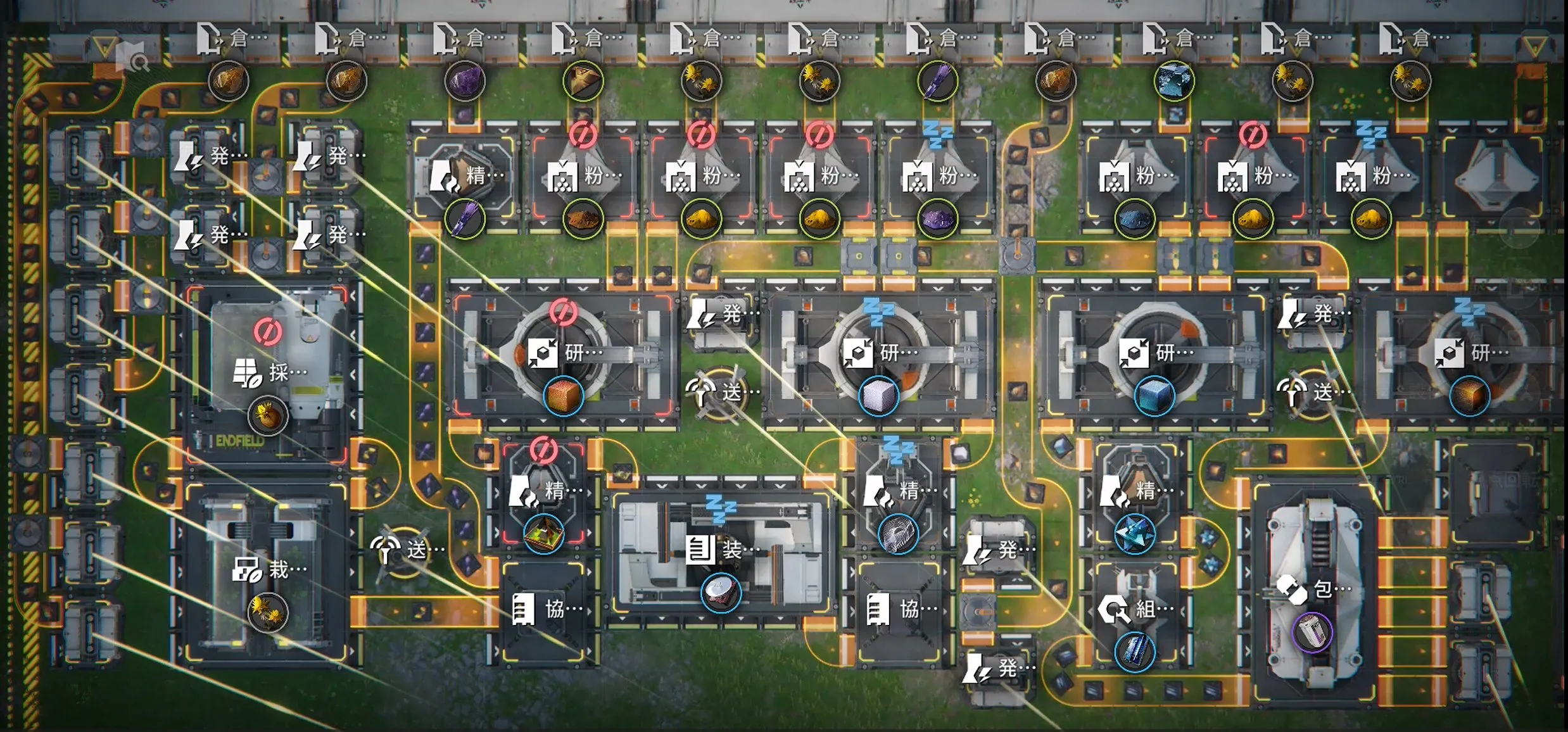
Task: Click the blue star crystal product icon
Action: 1134,533
